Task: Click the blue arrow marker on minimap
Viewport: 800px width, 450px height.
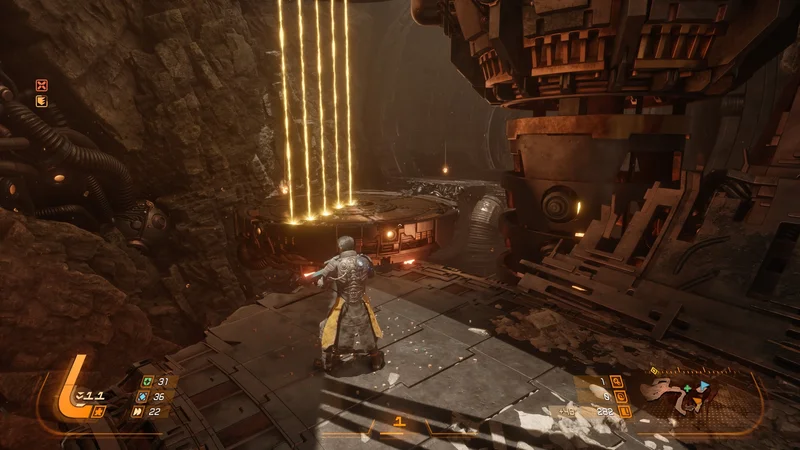Action: click(703, 384)
